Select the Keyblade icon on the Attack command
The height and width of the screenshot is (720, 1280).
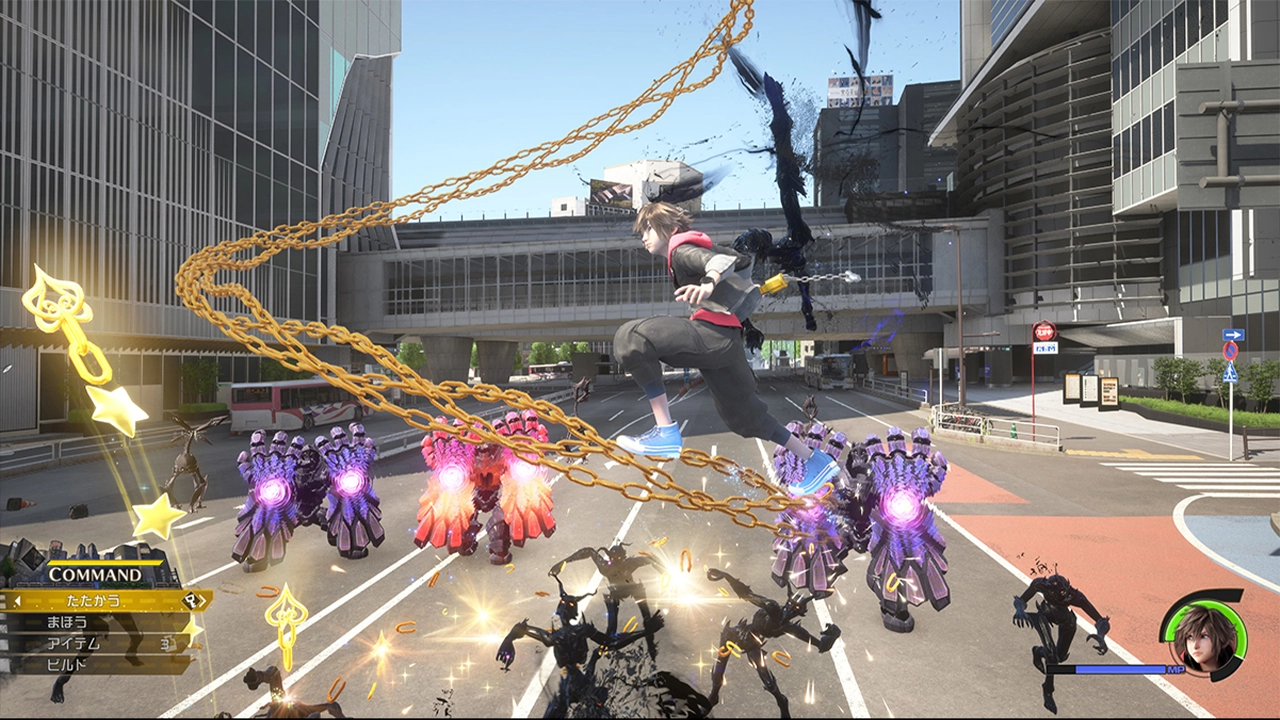tap(188, 600)
